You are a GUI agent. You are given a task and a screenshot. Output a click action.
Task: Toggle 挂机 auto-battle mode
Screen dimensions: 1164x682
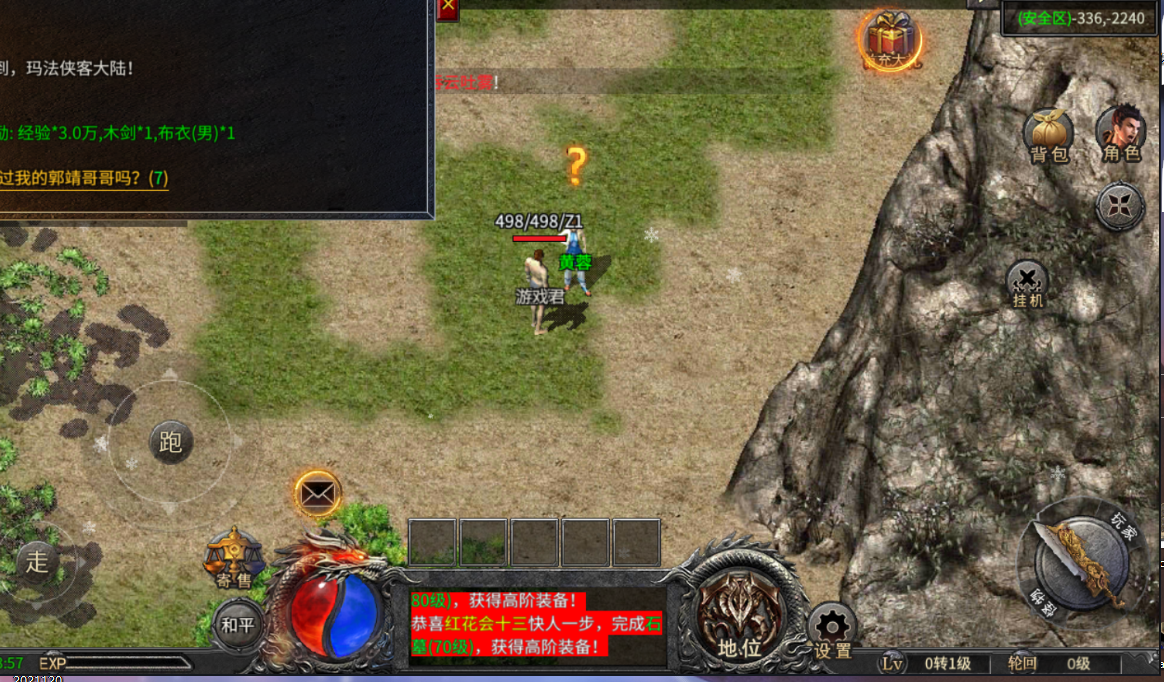[x=1027, y=283]
